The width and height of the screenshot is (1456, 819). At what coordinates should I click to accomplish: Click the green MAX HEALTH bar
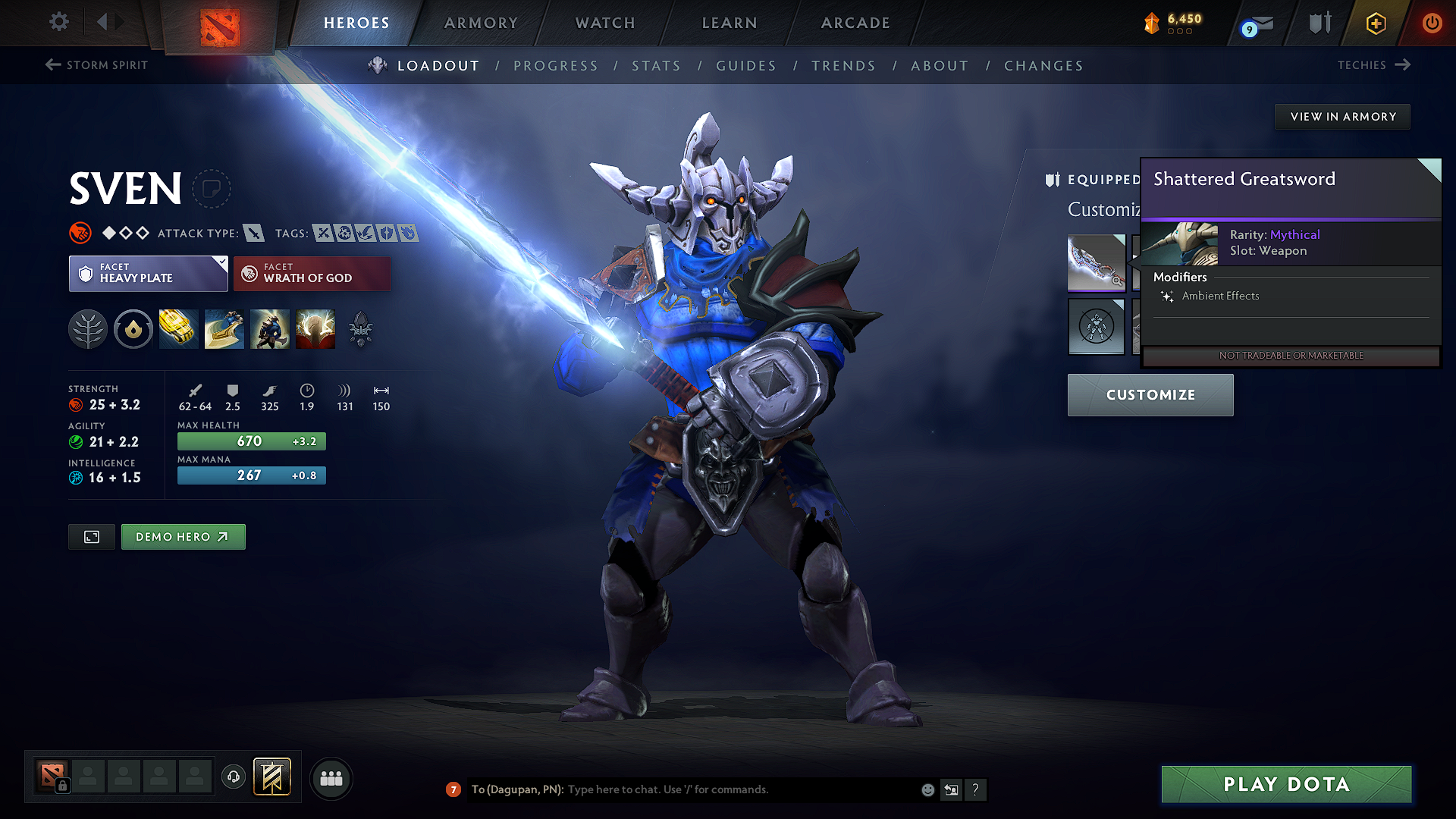pyautogui.click(x=251, y=441)
